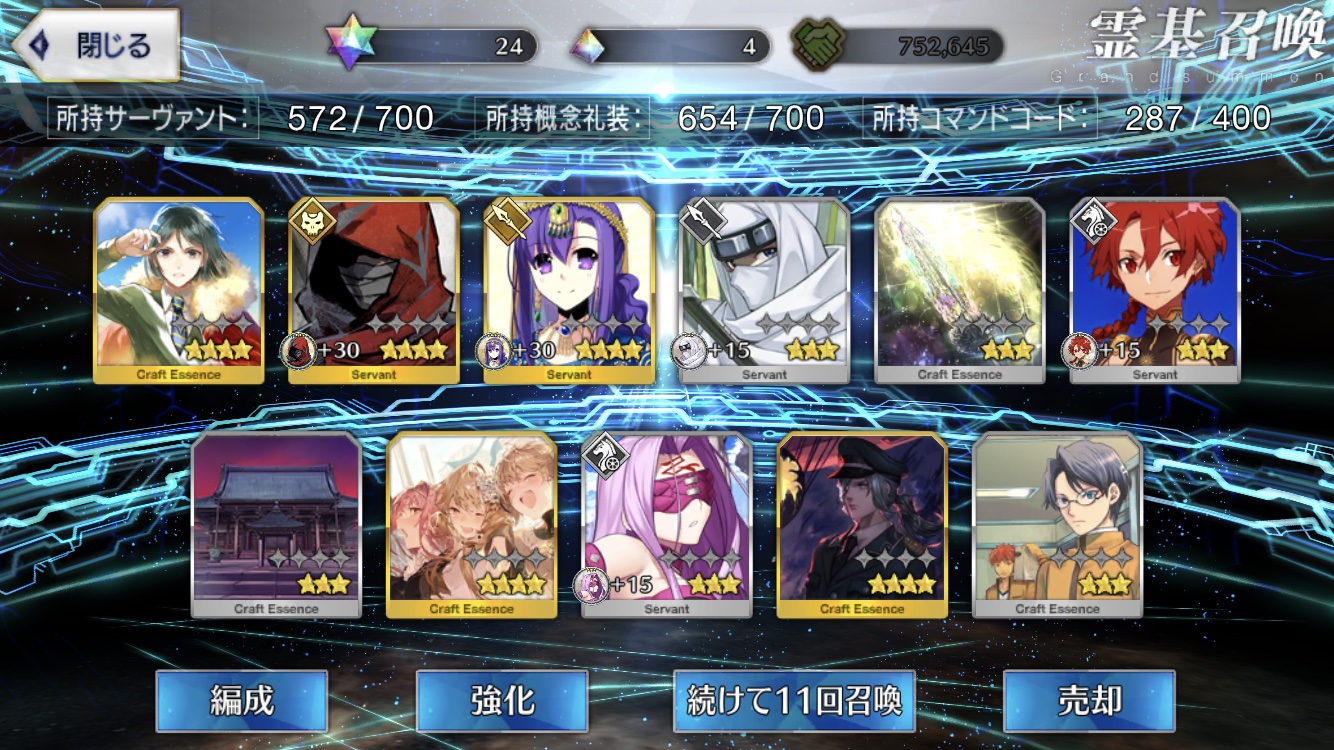Open the 売却 sell menu

[x=1088, y=701]
